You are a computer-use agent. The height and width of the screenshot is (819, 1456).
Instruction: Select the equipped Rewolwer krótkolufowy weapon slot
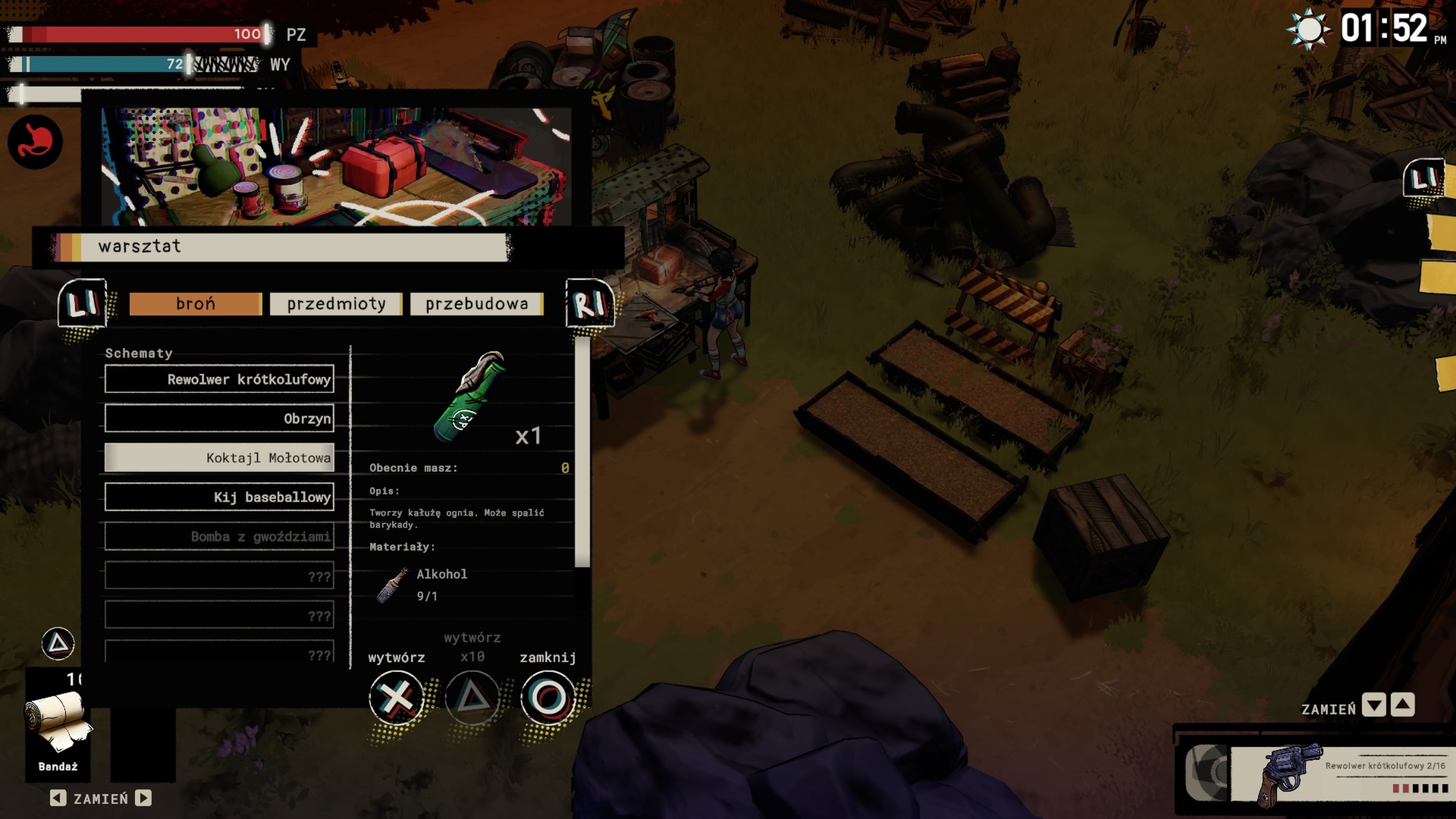(1338, 773)
